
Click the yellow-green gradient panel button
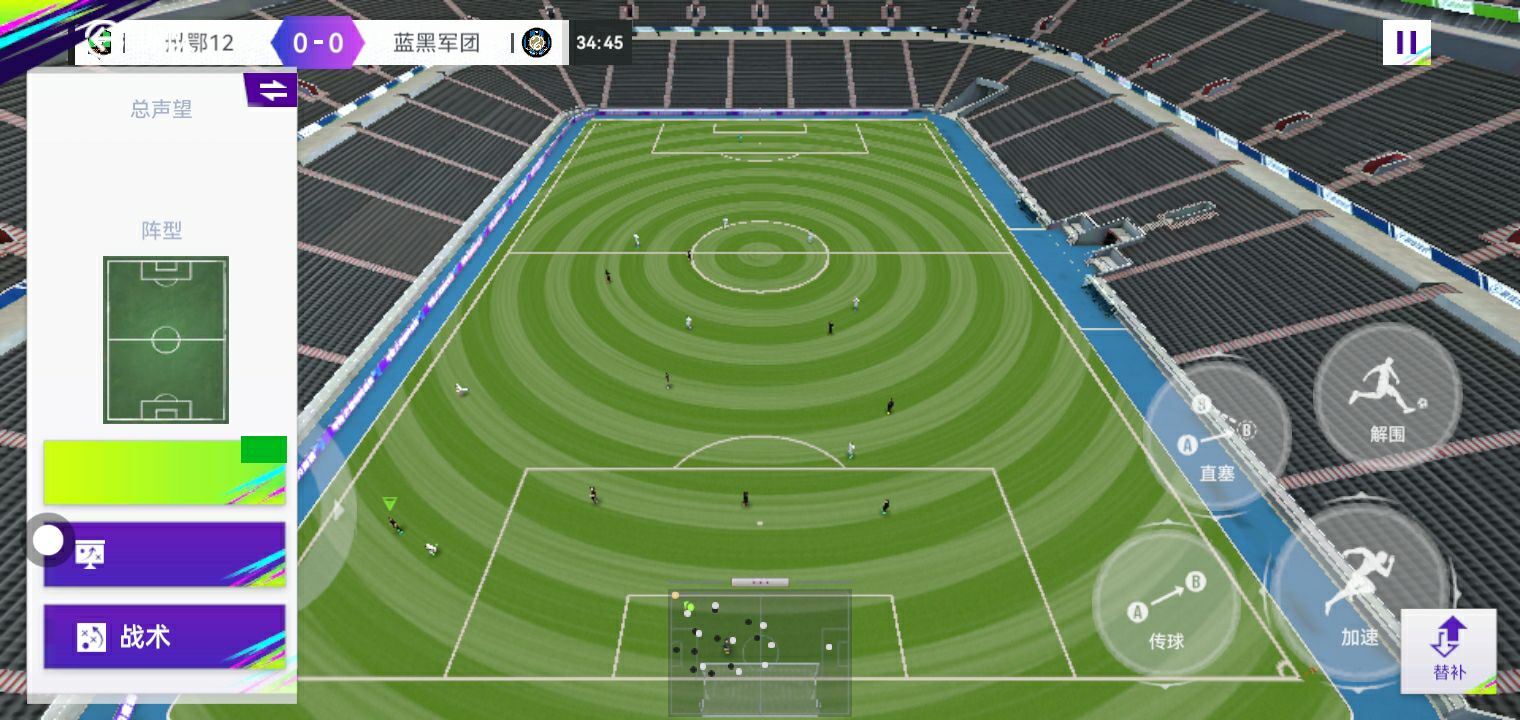pyautogui.click(x=165, y=472)
